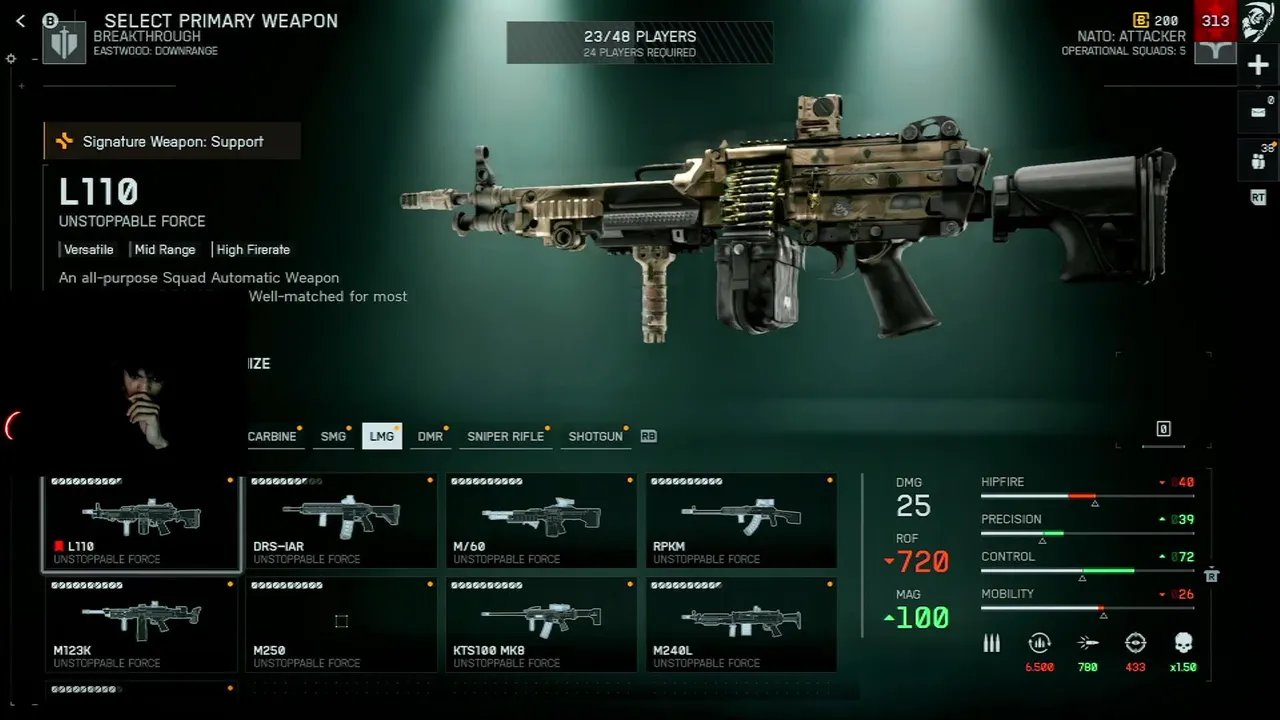Pick the M240L weapon tile
1280x720 pixels.
tap(741, 625)
